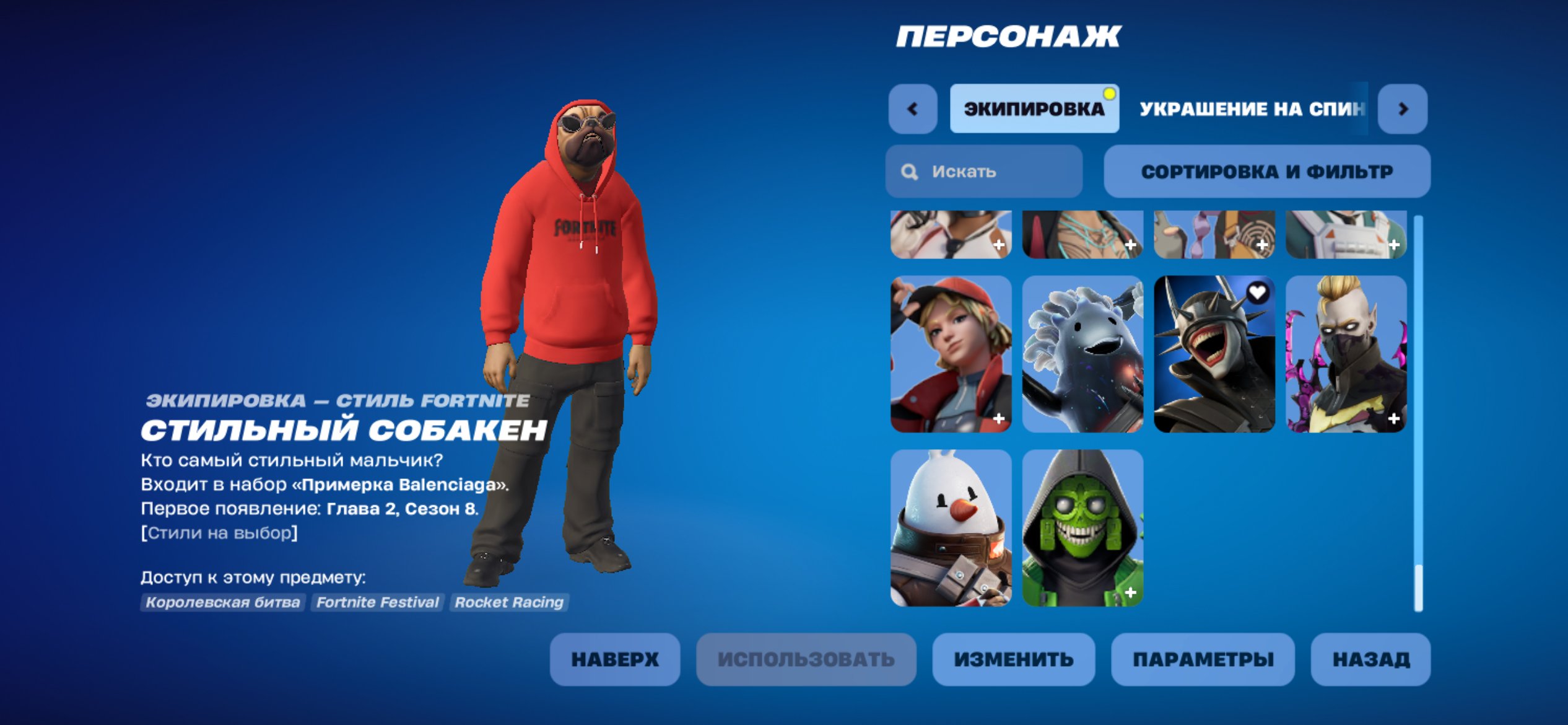The width and height of the screenshot is (1568, 725).
Task: Open СОРТИРОВКА И ФИЛЬТР options
Action: [1267, 172]
